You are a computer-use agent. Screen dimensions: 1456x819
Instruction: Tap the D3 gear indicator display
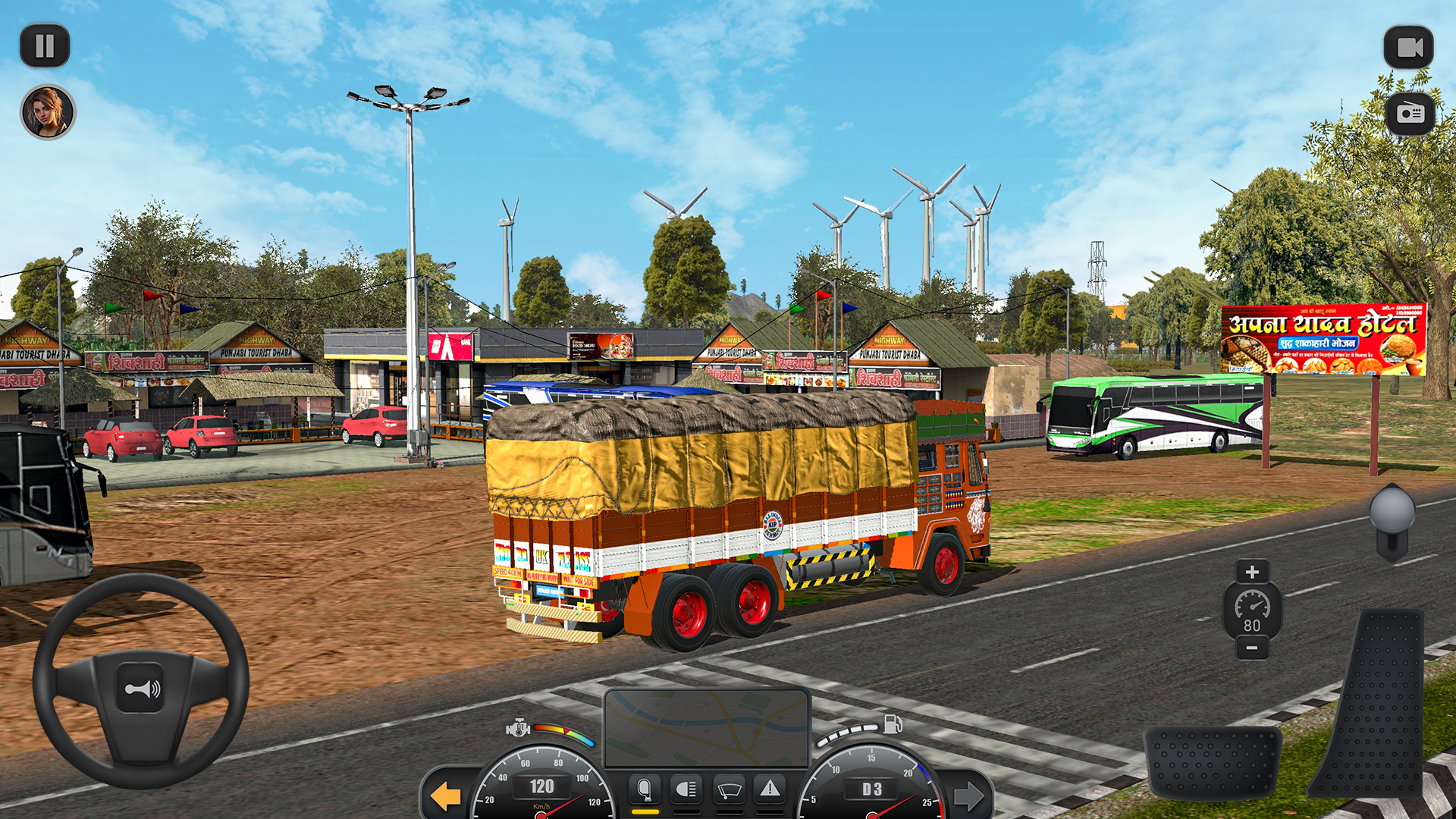(871, 787)
